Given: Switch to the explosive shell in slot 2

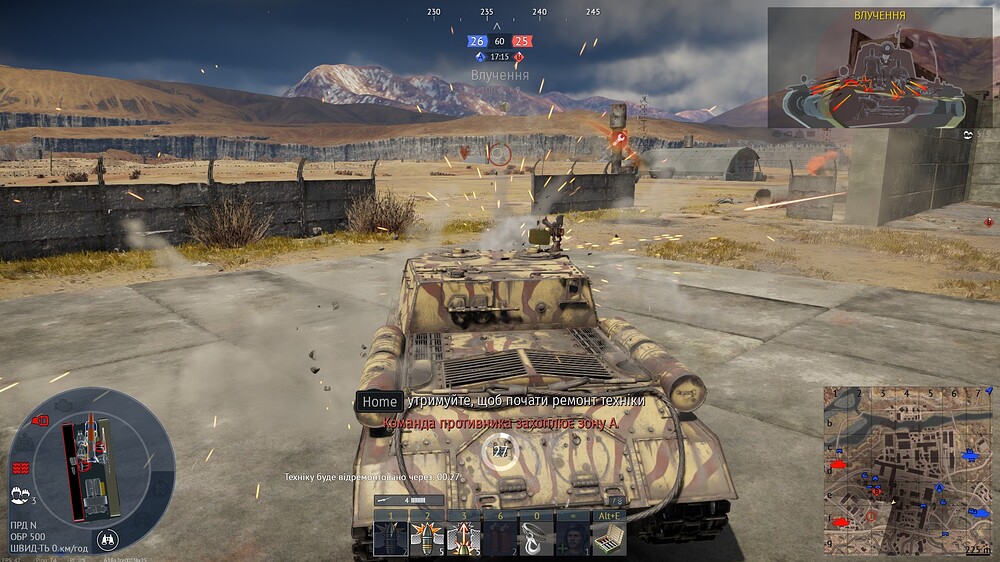Looking at the screenshot, I should pos(428,538).
